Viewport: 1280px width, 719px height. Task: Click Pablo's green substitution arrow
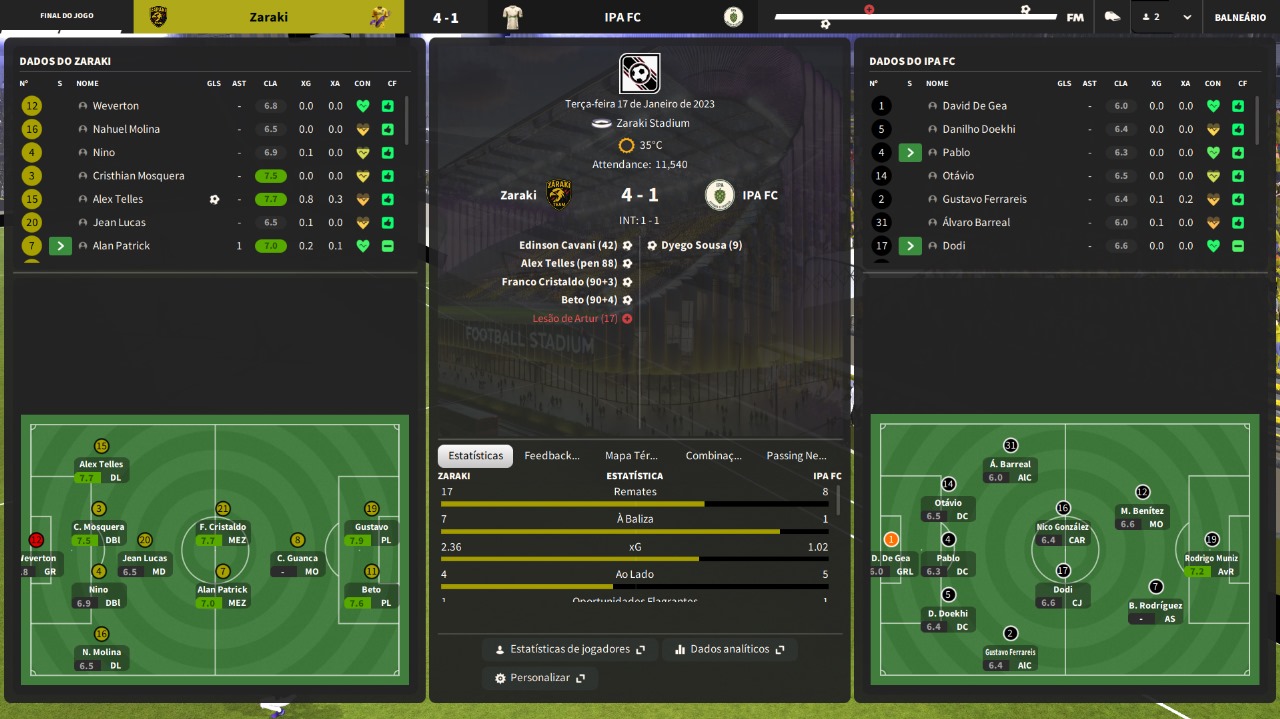pyautogui.click(x=910, y=153)
